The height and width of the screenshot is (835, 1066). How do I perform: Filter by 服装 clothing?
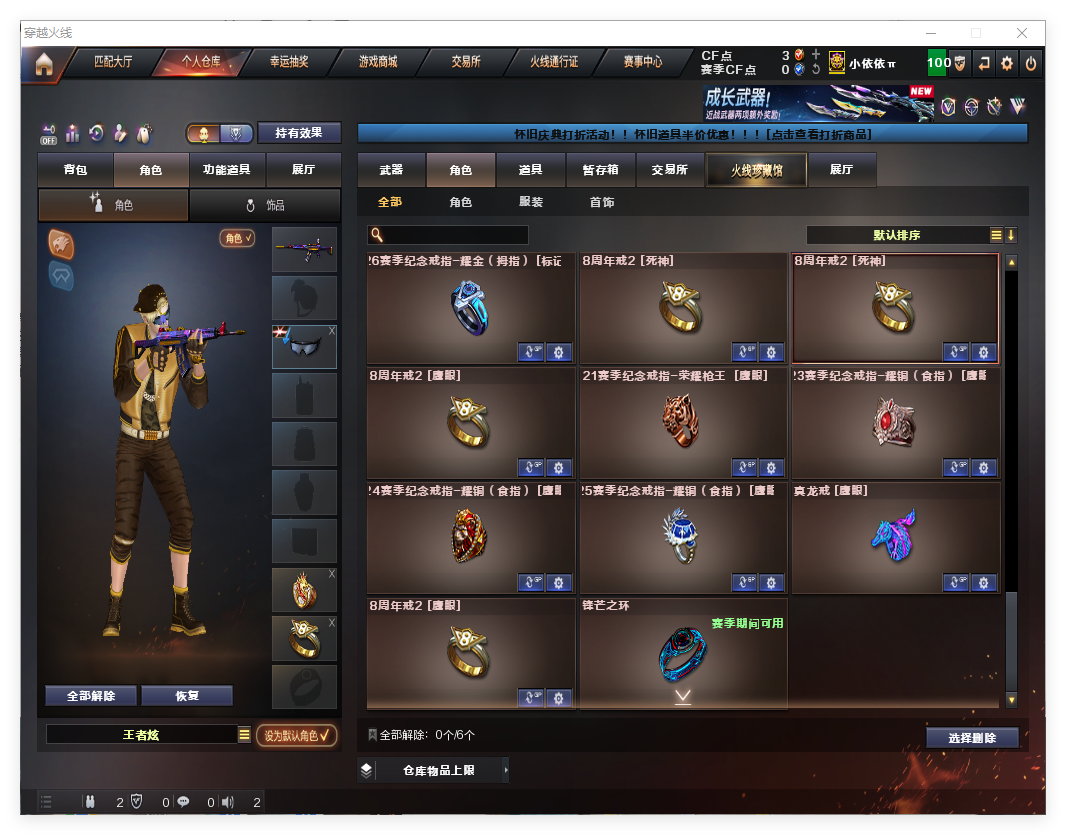(x=531, y=202)
